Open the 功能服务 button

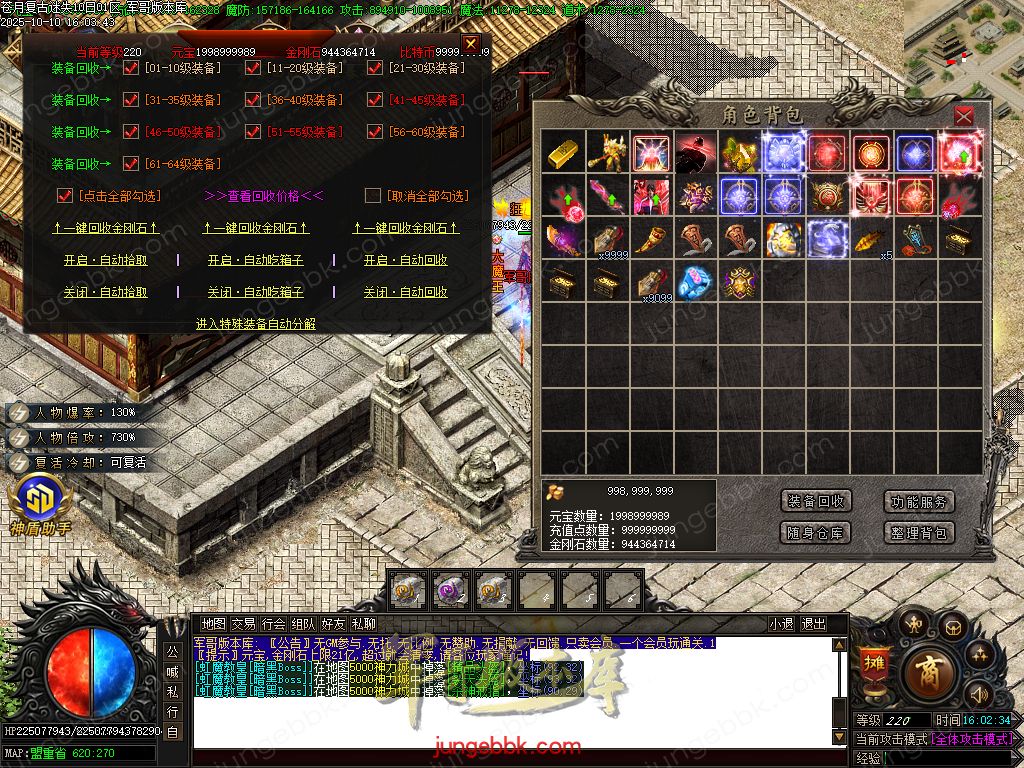tap(918, 502)
